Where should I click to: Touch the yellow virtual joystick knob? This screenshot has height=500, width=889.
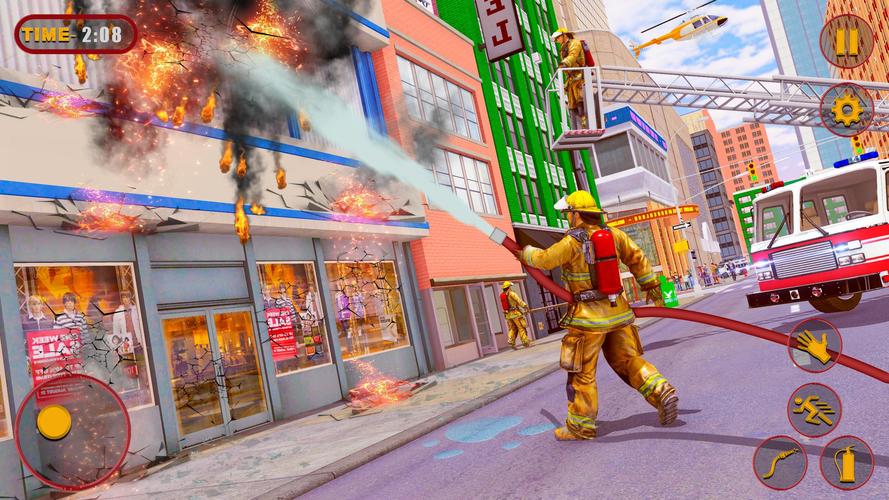(54, 422)
